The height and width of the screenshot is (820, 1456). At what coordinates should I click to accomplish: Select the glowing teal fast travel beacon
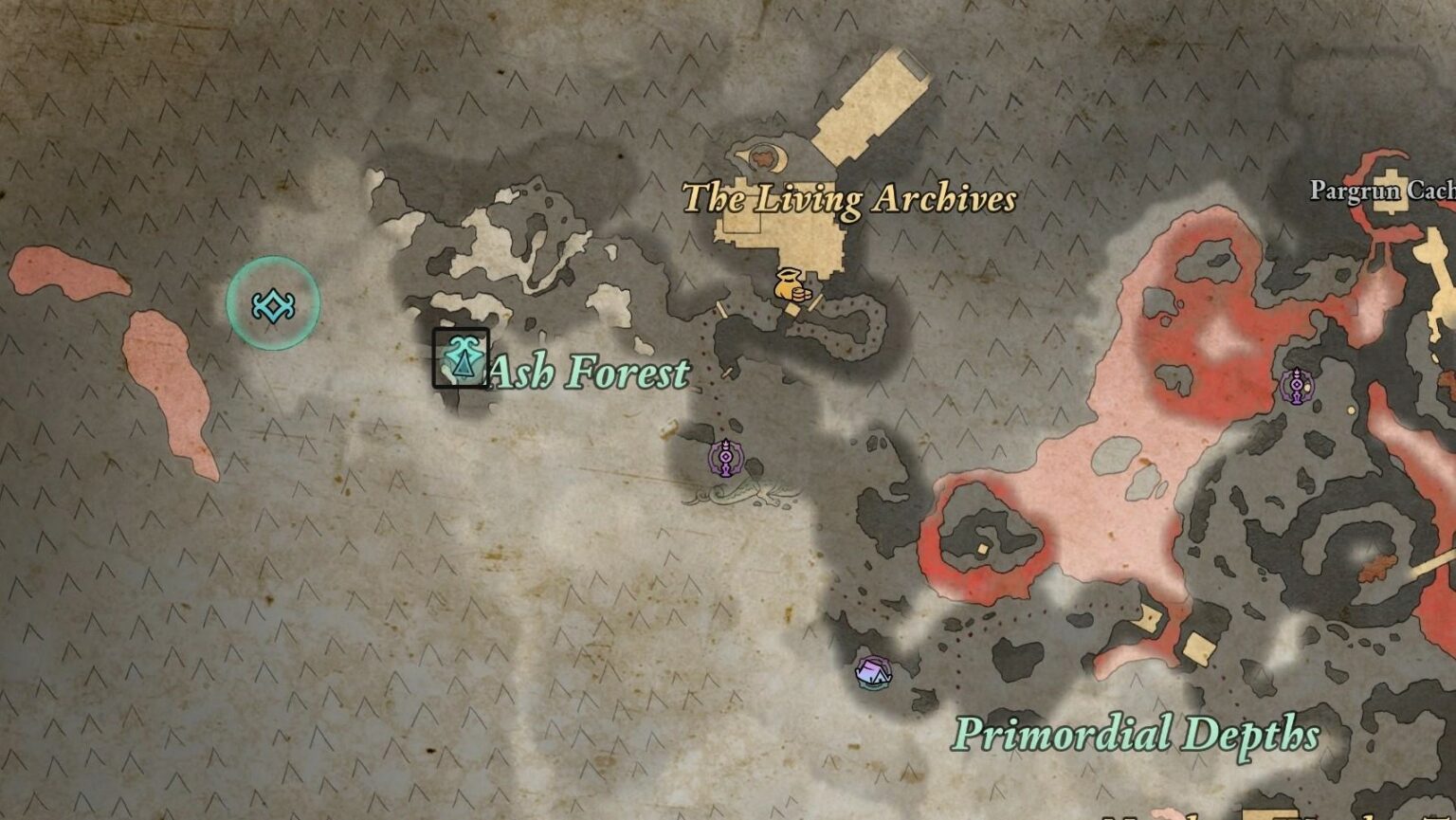pyautogui.click(x=272, y=304)
